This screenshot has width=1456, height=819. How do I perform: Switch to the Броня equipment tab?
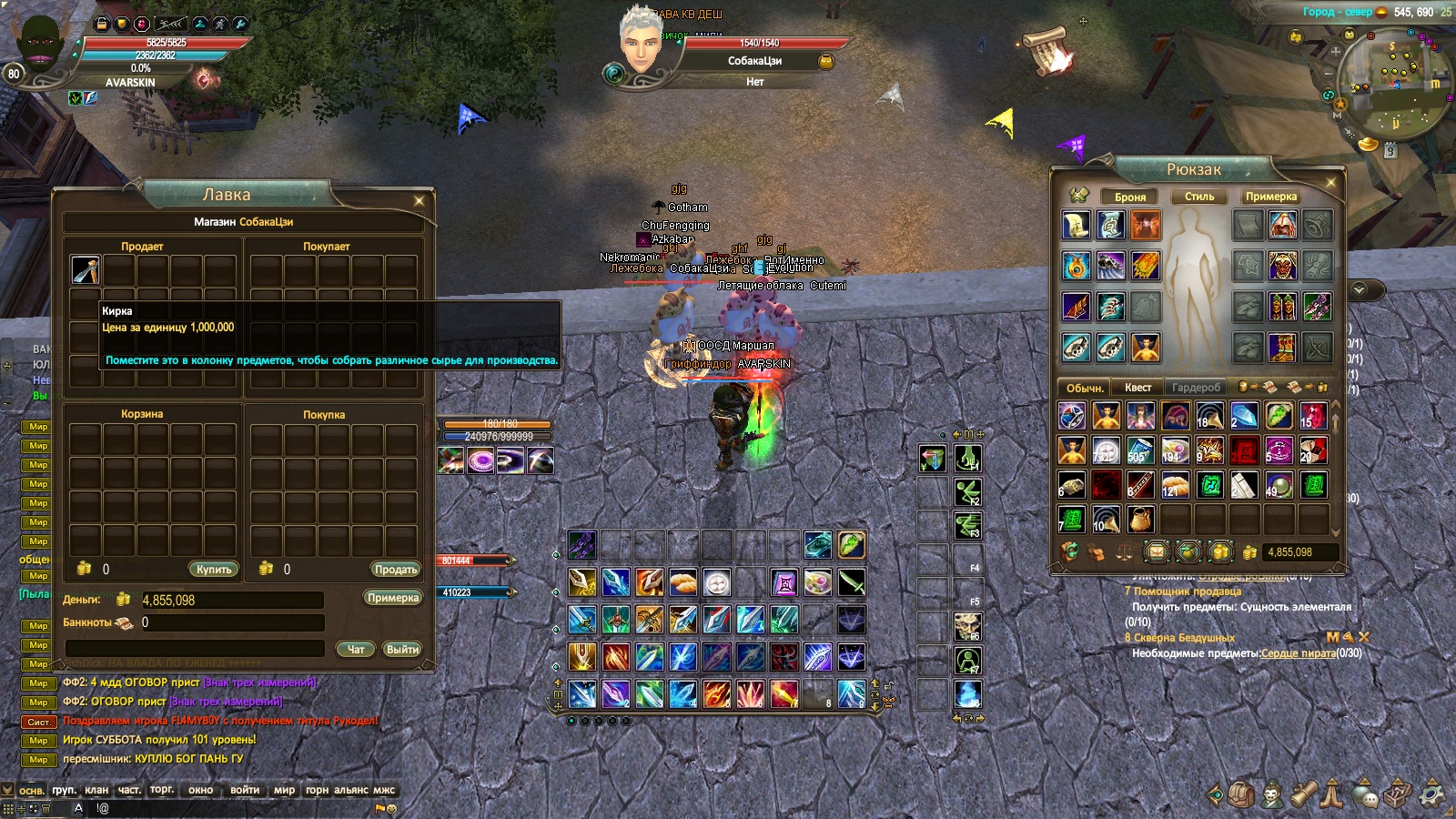tap(1130, 197)
